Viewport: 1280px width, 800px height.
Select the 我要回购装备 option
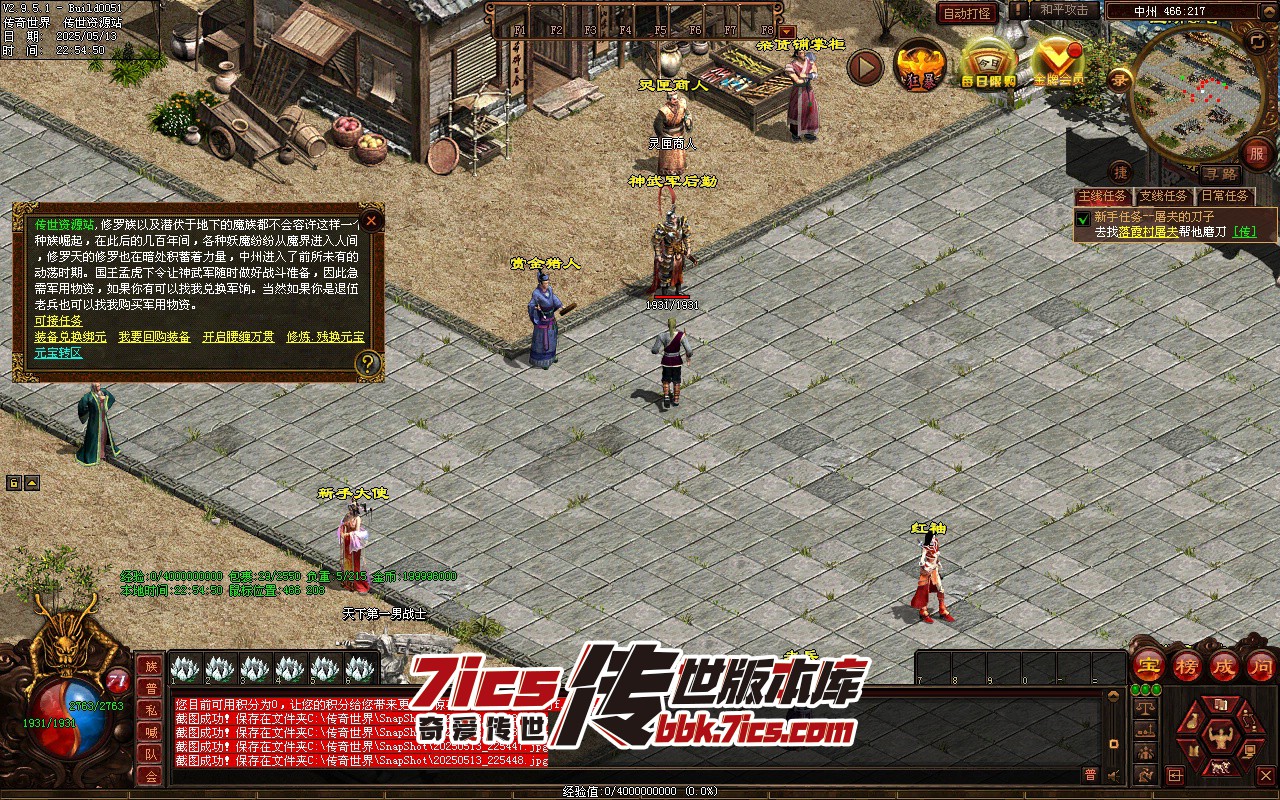(x=154, y=337)
